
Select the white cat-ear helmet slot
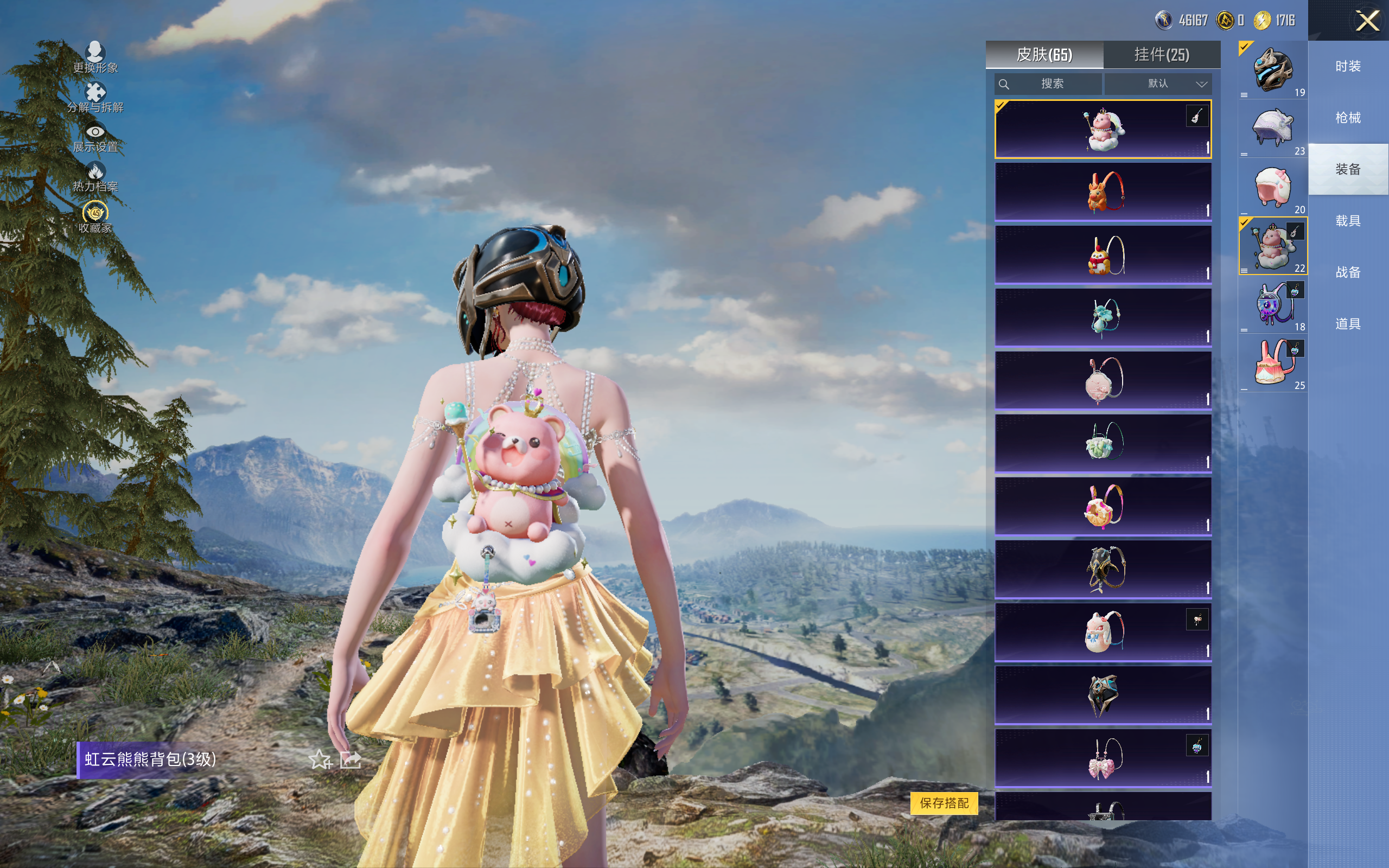coord(1272,129)
